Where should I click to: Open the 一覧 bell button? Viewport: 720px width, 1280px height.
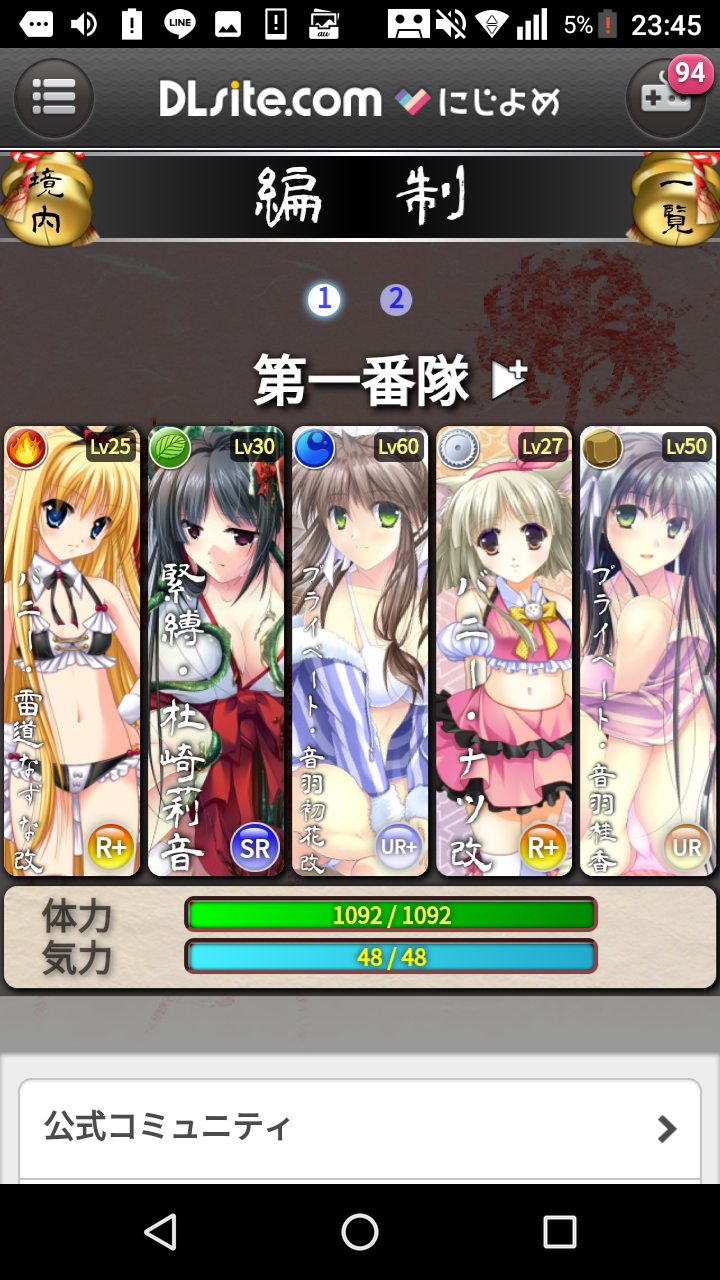pos(675,200)
